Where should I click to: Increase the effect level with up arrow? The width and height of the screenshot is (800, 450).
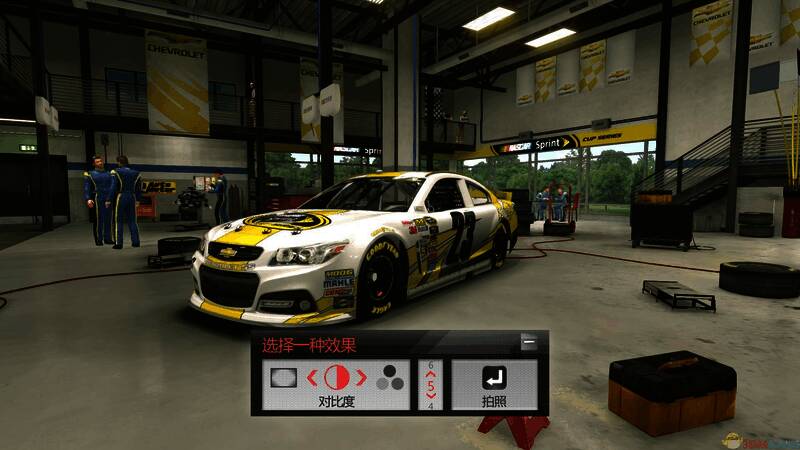coord(431,374)
